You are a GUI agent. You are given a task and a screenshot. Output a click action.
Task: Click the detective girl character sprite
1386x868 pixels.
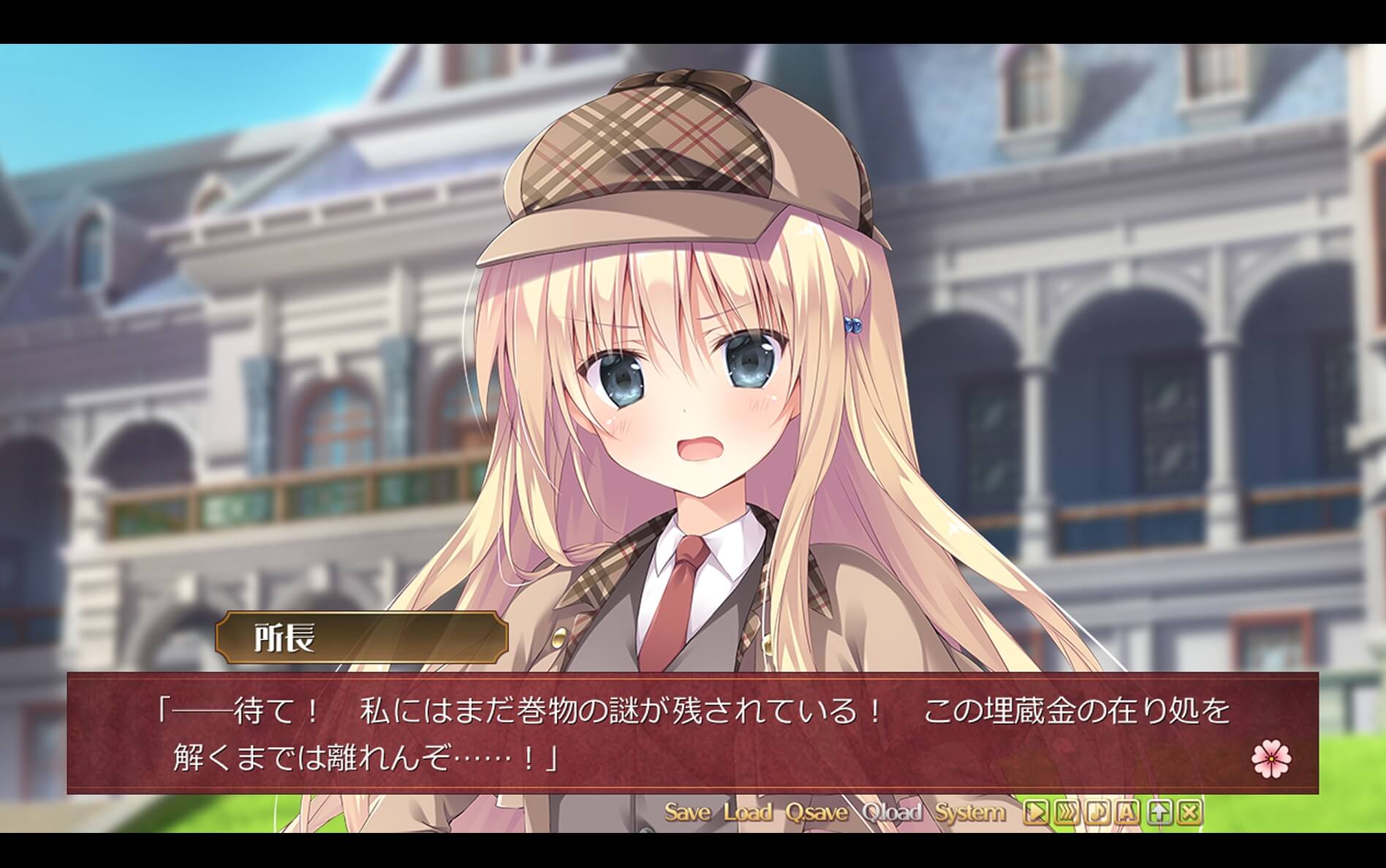(694, 365)
